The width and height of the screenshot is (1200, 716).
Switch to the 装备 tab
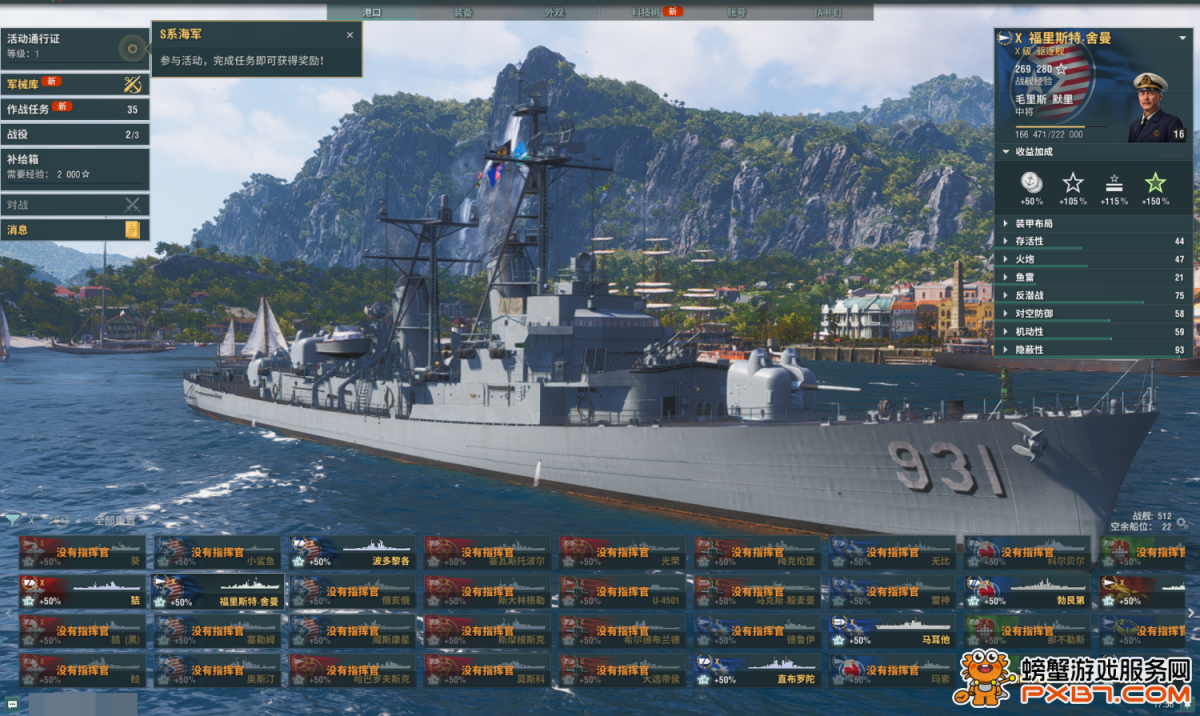tap(463, 12)
